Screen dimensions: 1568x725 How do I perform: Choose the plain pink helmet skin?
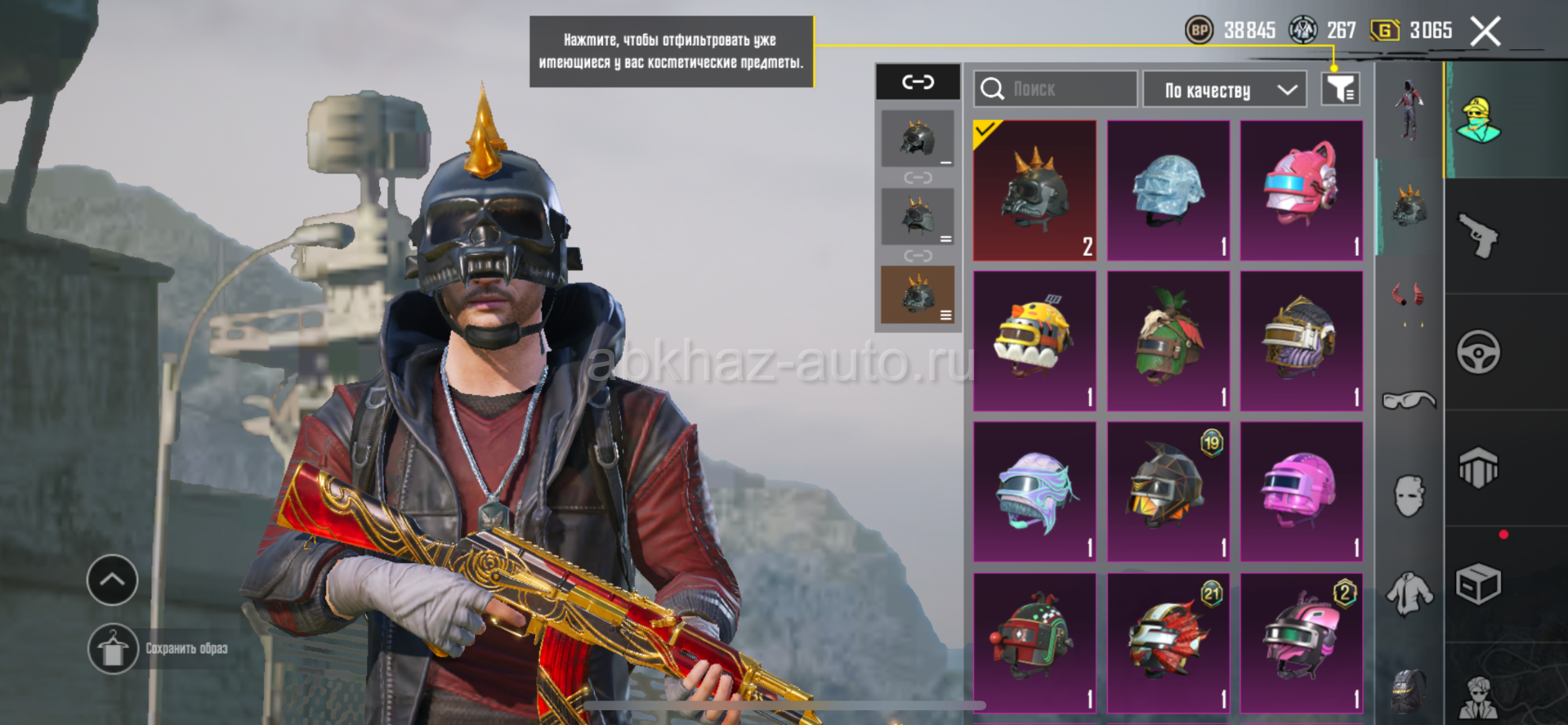[x=1302, y=492]
